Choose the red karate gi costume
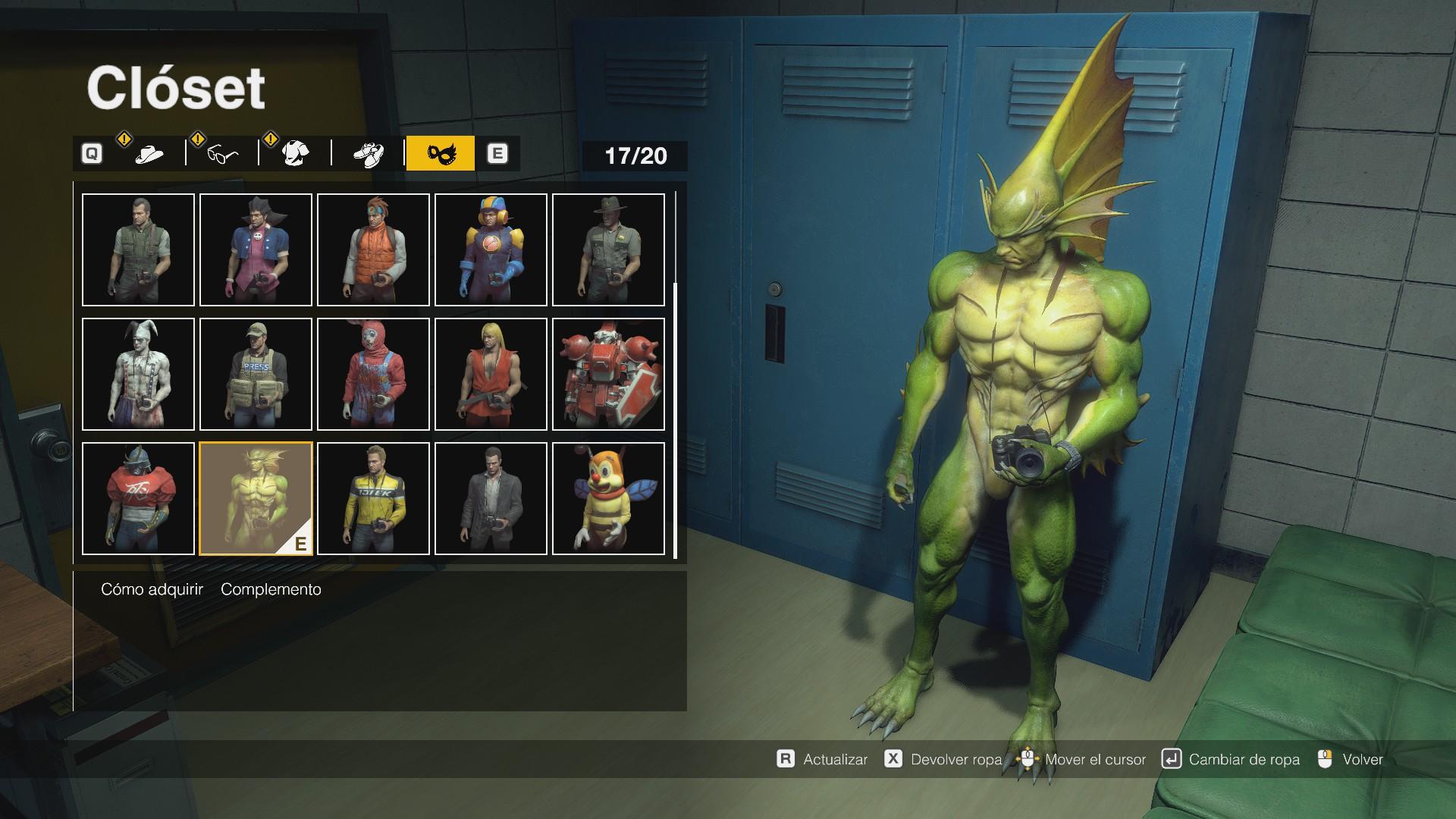1456x819 pixels. tap(491, 374)
